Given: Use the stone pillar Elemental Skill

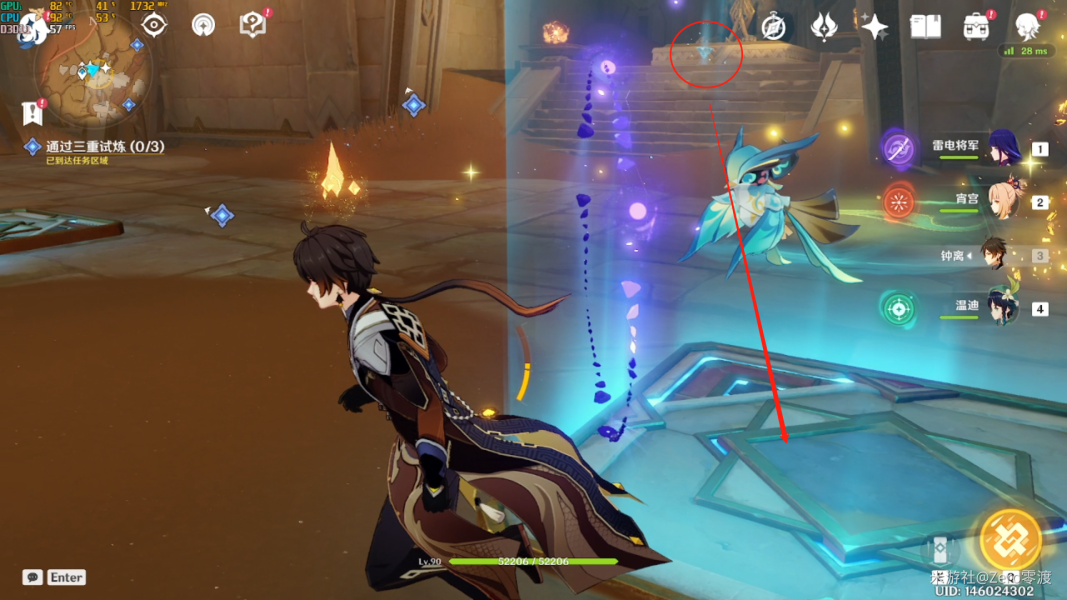Looking at the screenshot, I should pyautogui.click(x=939, y=551).
